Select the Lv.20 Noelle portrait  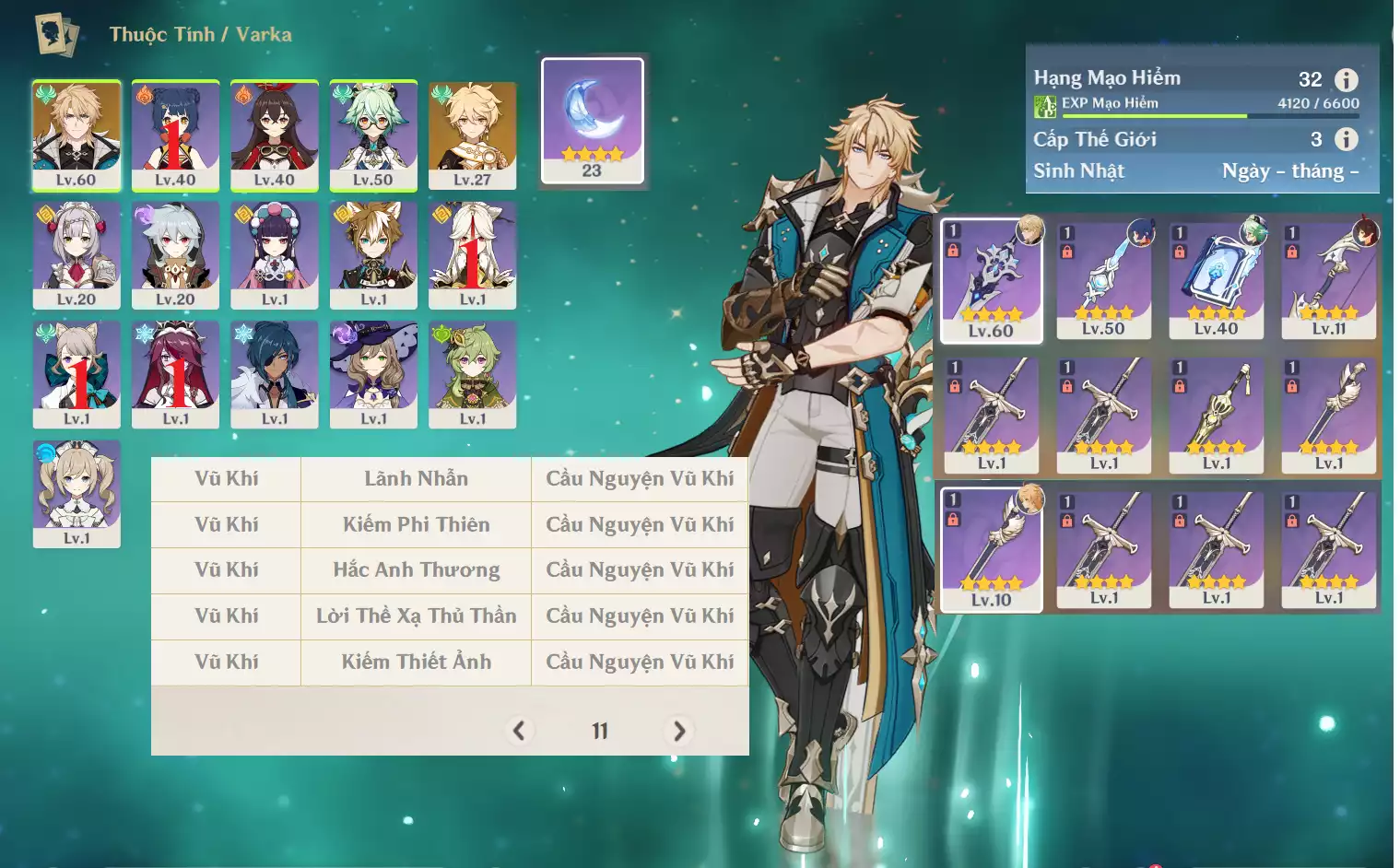pos(76,254)
